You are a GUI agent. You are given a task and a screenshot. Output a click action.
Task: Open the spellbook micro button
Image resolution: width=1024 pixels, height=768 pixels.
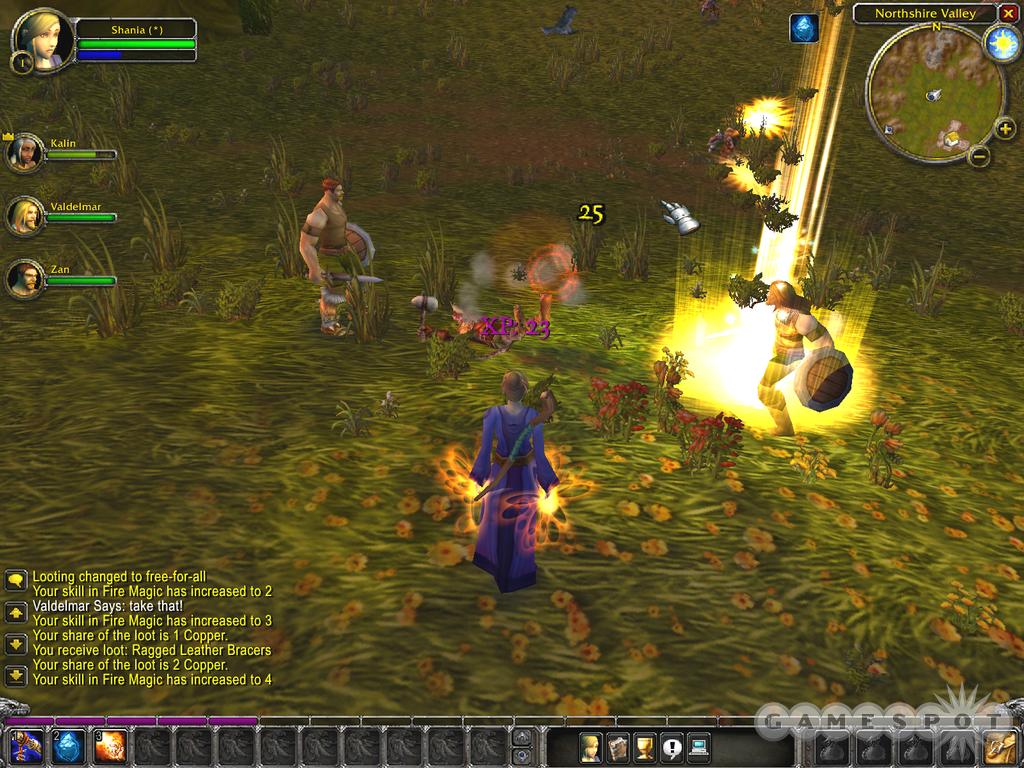617,746
